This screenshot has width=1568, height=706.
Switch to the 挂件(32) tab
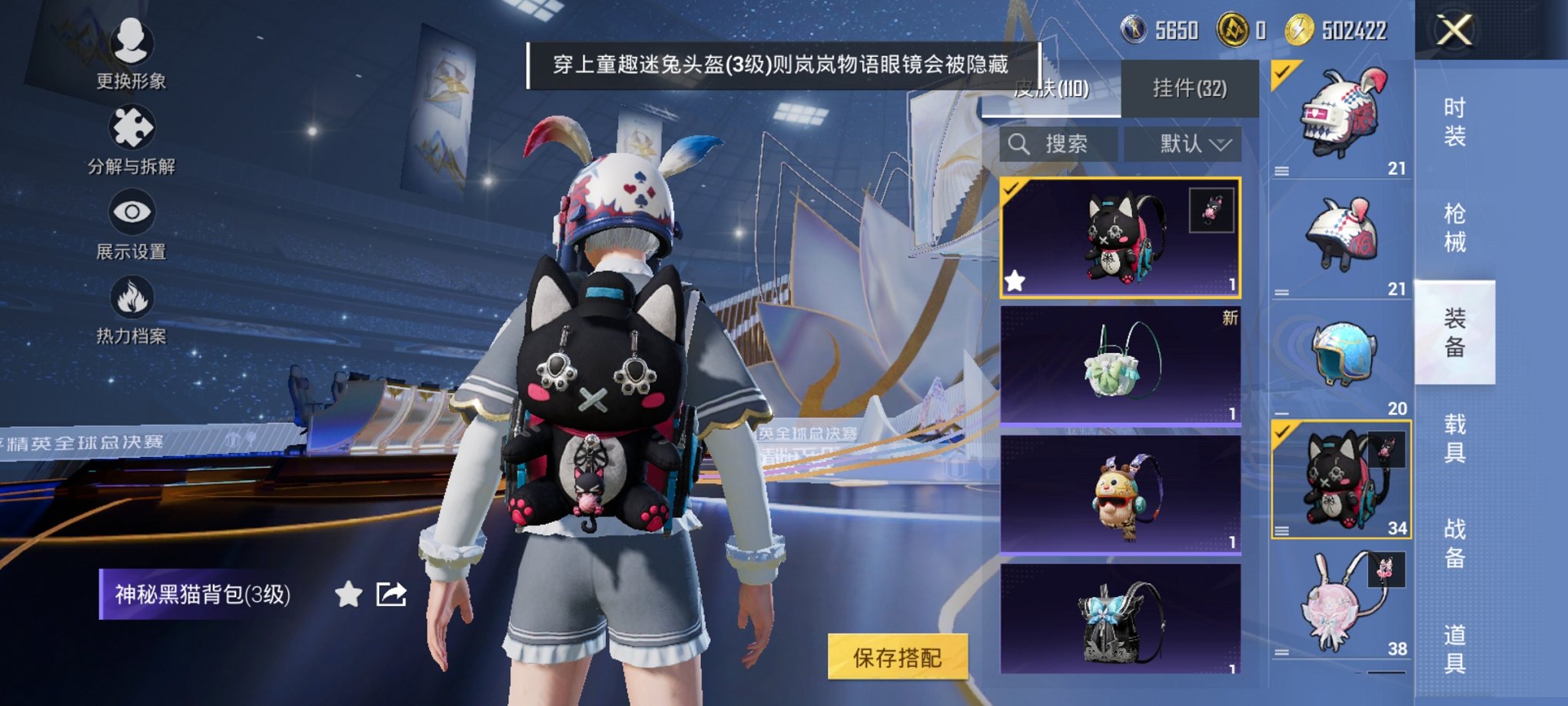pyautogui.click(x=1188, y=87)
